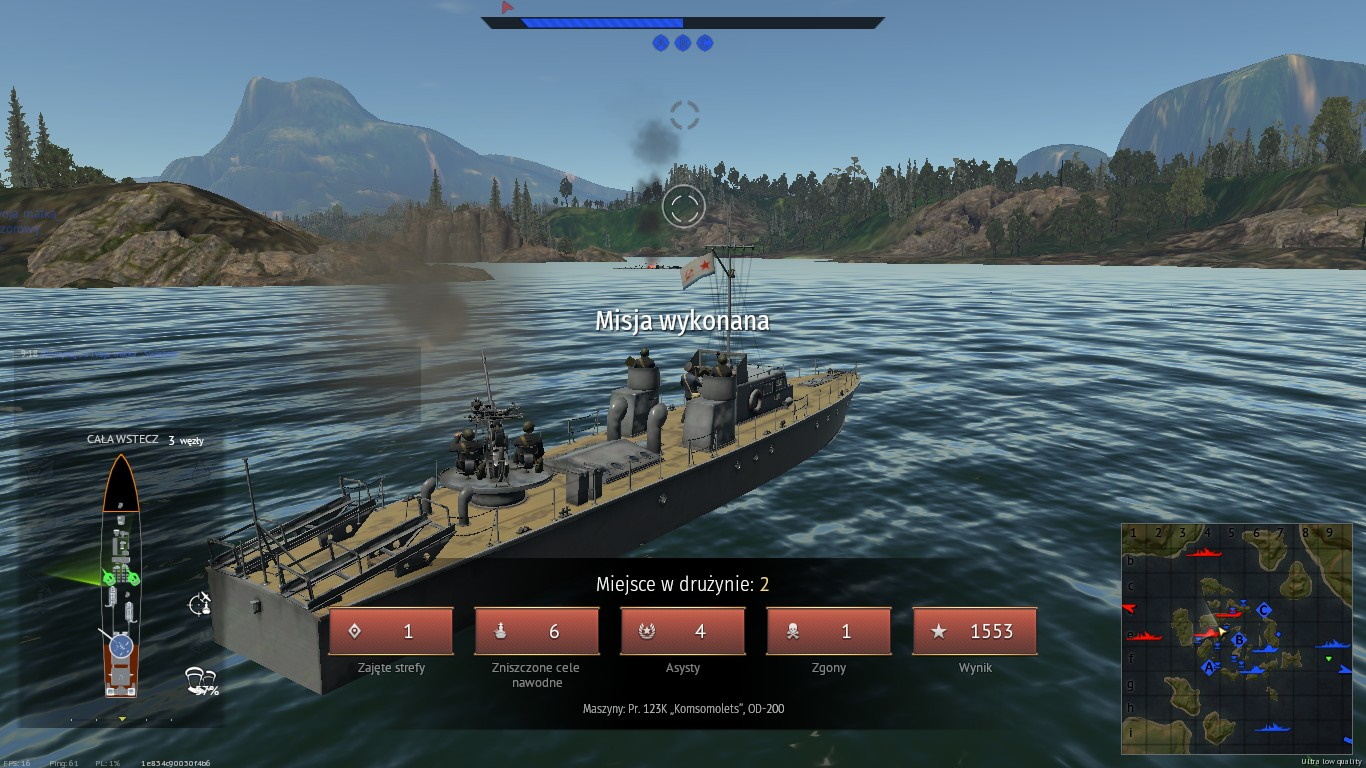This screenshot has height=768, width=1366.
Task: Select the "Asysty" result tile
Action: tap(682, 631)
